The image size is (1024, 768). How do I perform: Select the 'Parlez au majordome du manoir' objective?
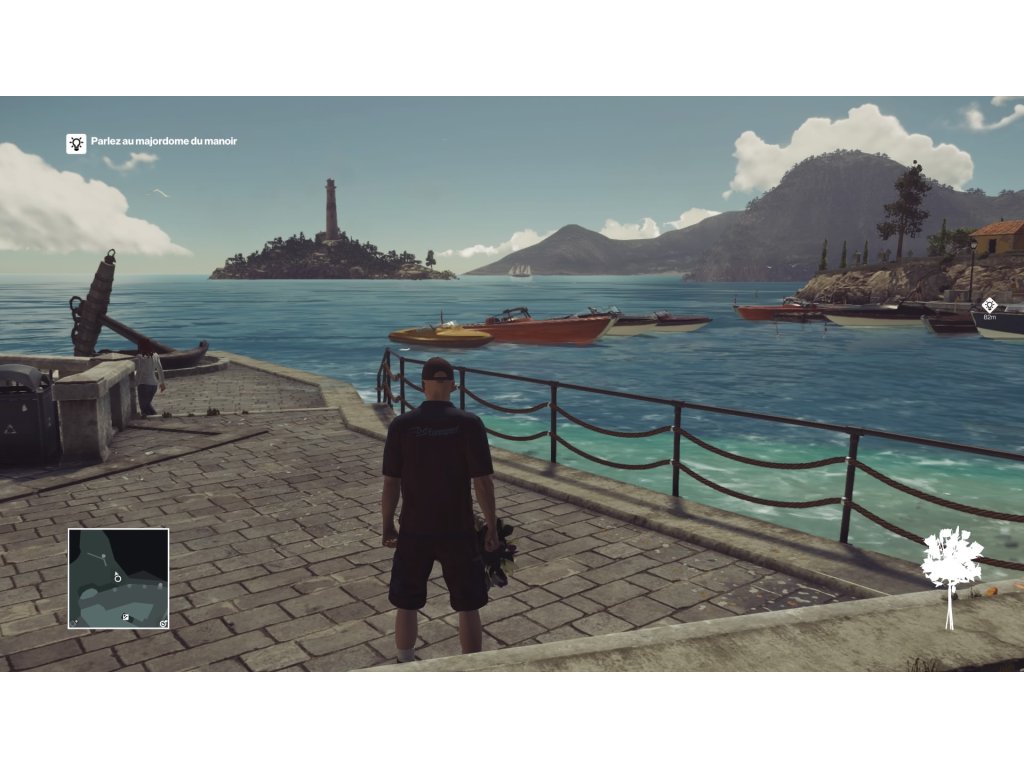pyautogui.click(x=164, y=142)
